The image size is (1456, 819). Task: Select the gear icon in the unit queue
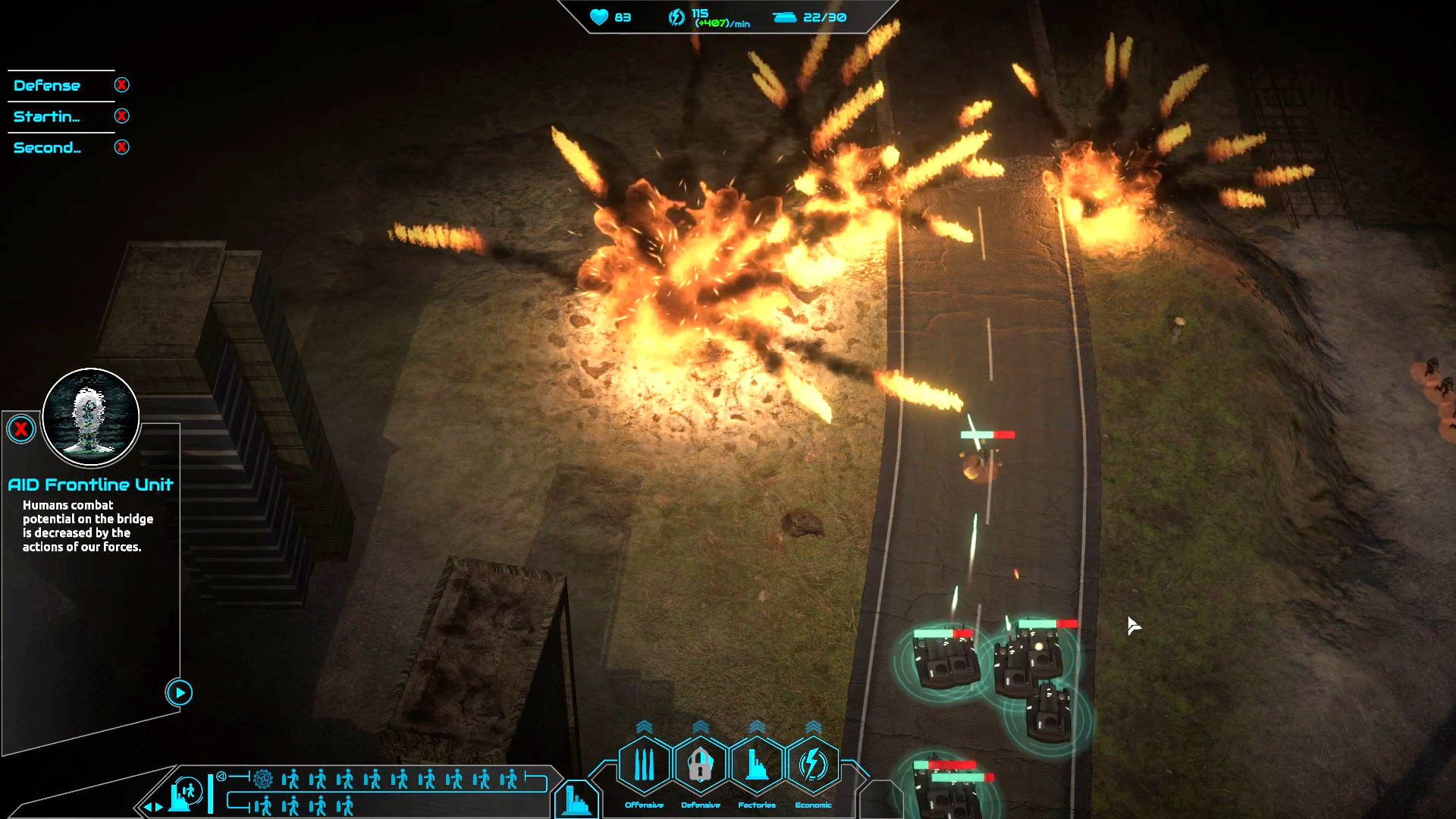(x=262, y=780)
